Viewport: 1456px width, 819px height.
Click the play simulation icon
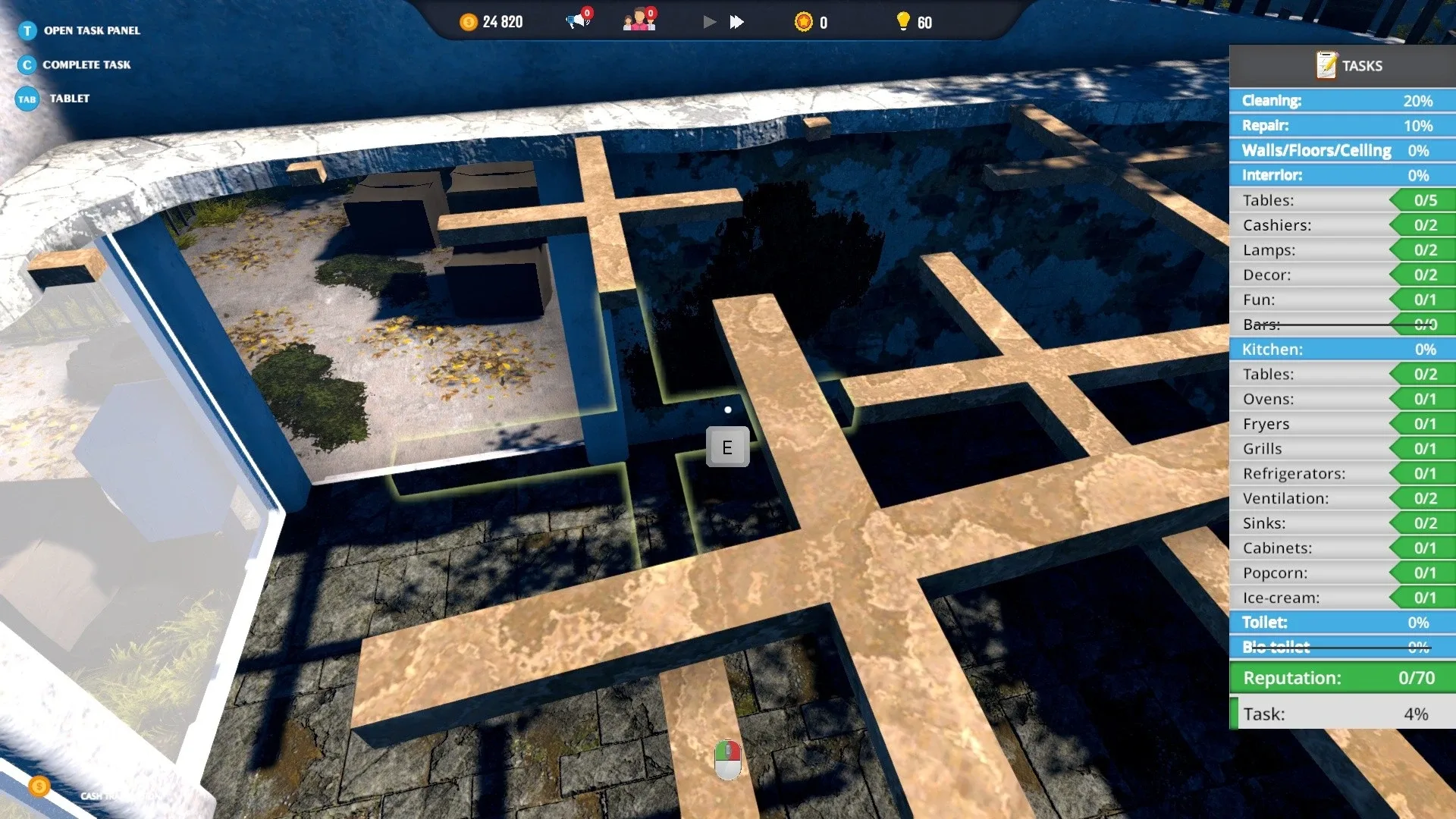[x=709, y=22]
